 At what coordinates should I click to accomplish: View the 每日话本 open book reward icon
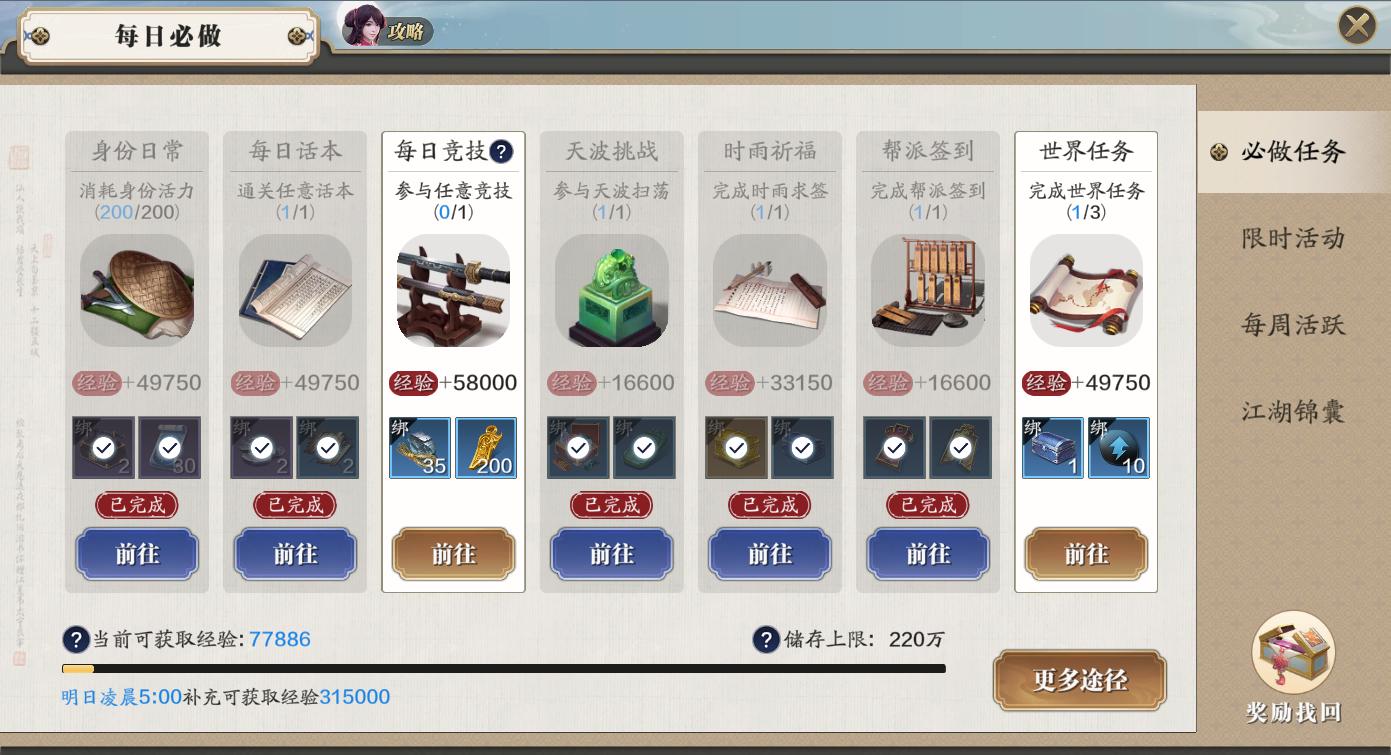point(295,291)
